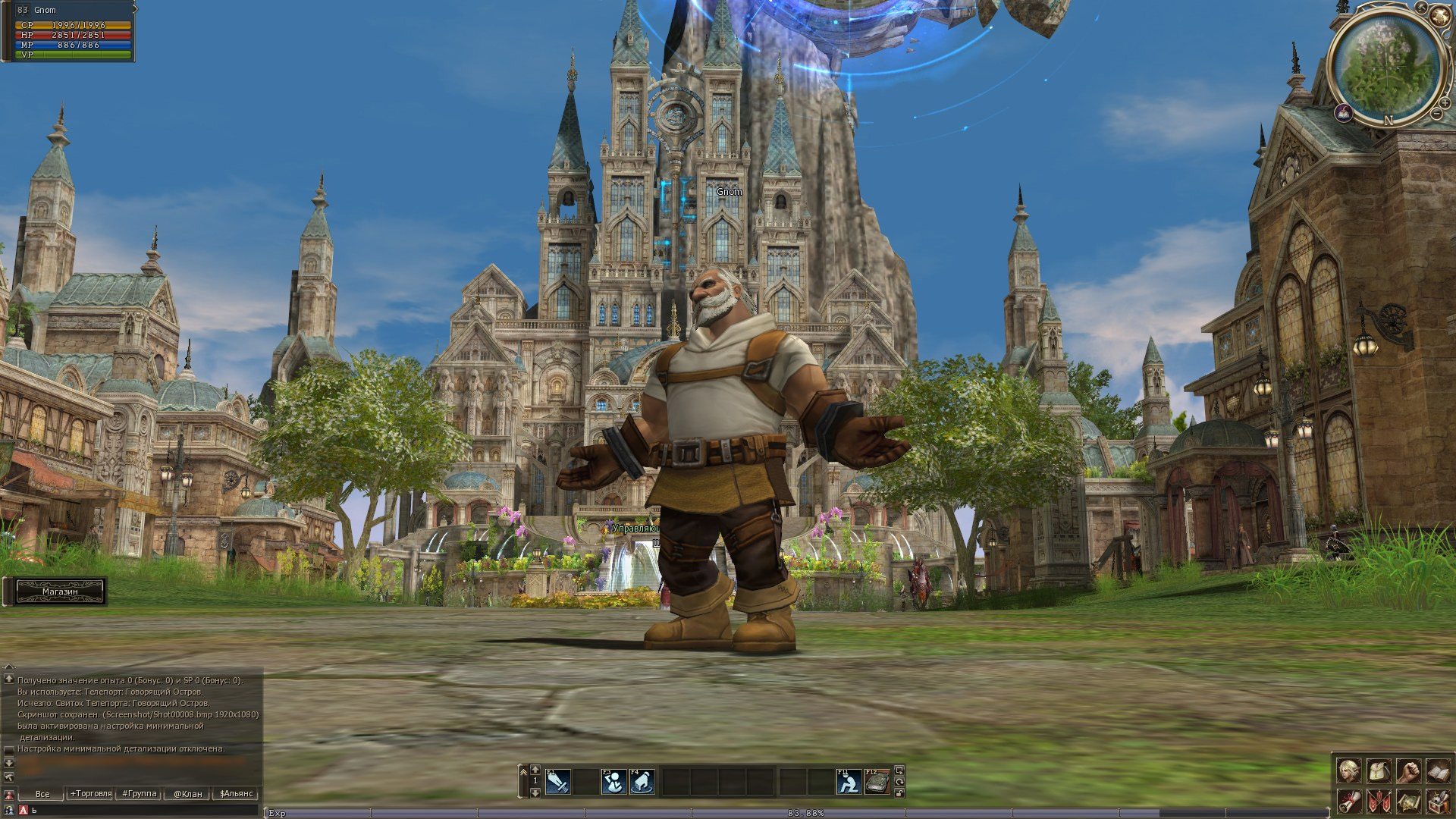
Task: Zoom out the minimap with minus button
Action: pyautogui.click(x=1436, y=114)
